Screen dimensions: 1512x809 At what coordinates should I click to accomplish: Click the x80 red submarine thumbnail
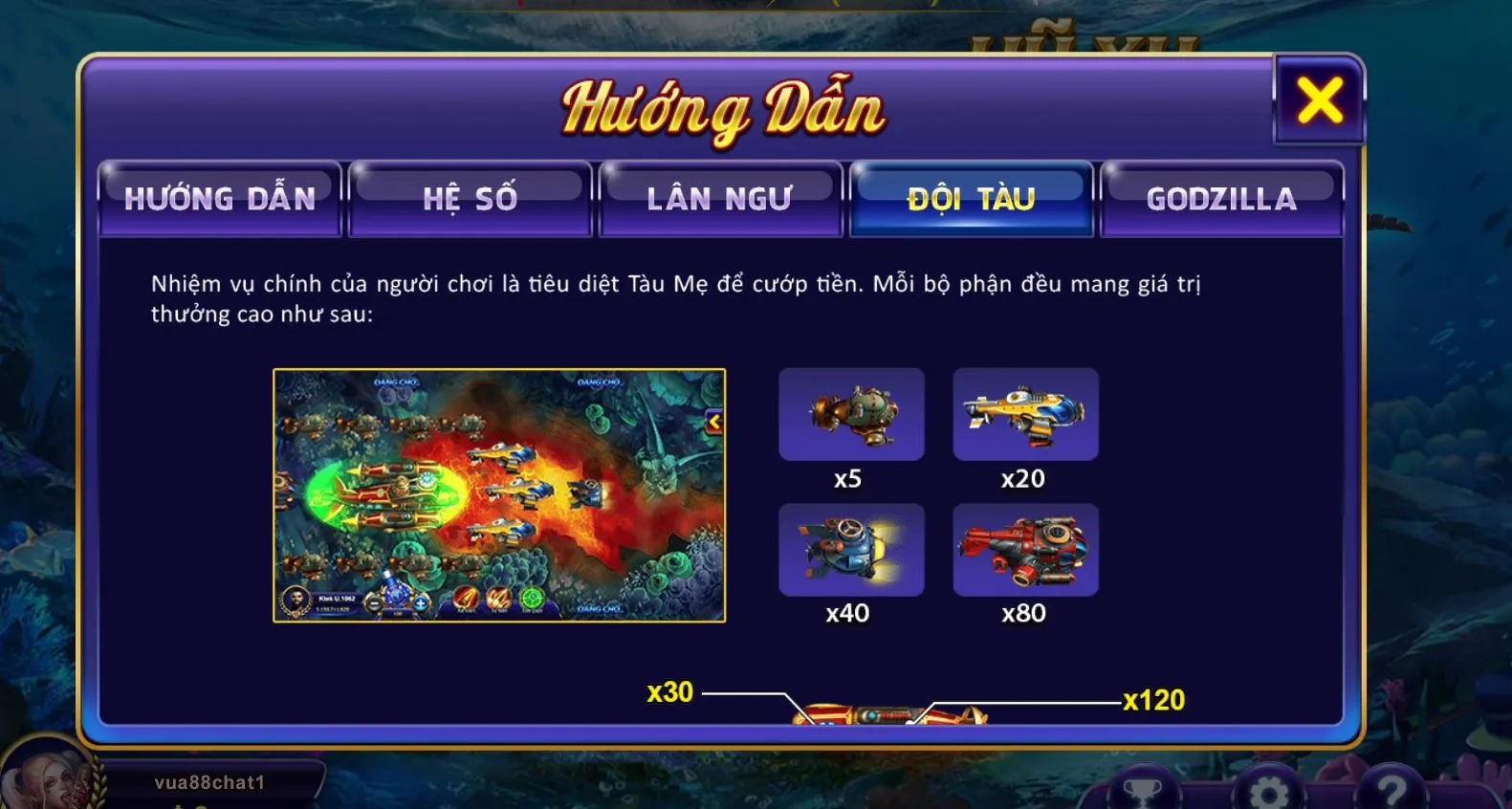tap(1026, 551)
